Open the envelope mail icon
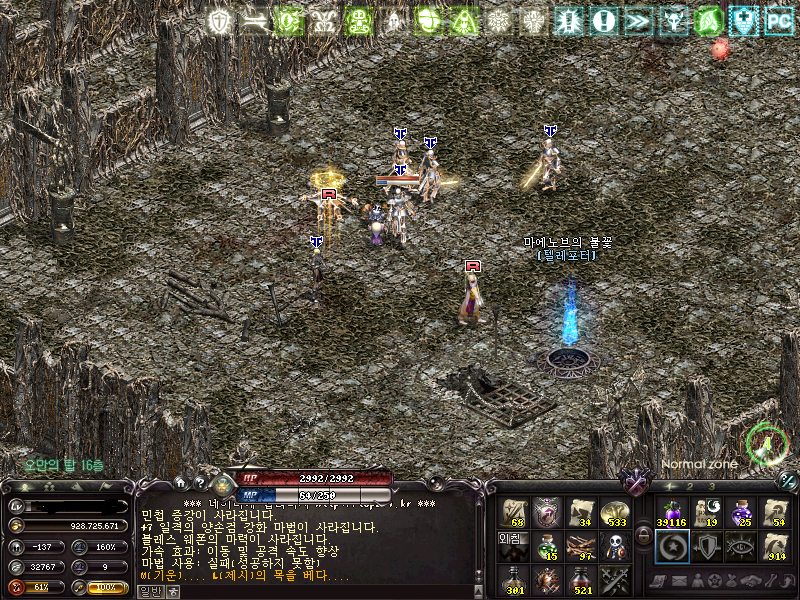Image resolution: width=800 pixels, height=600 pixels. click(680, 580)
